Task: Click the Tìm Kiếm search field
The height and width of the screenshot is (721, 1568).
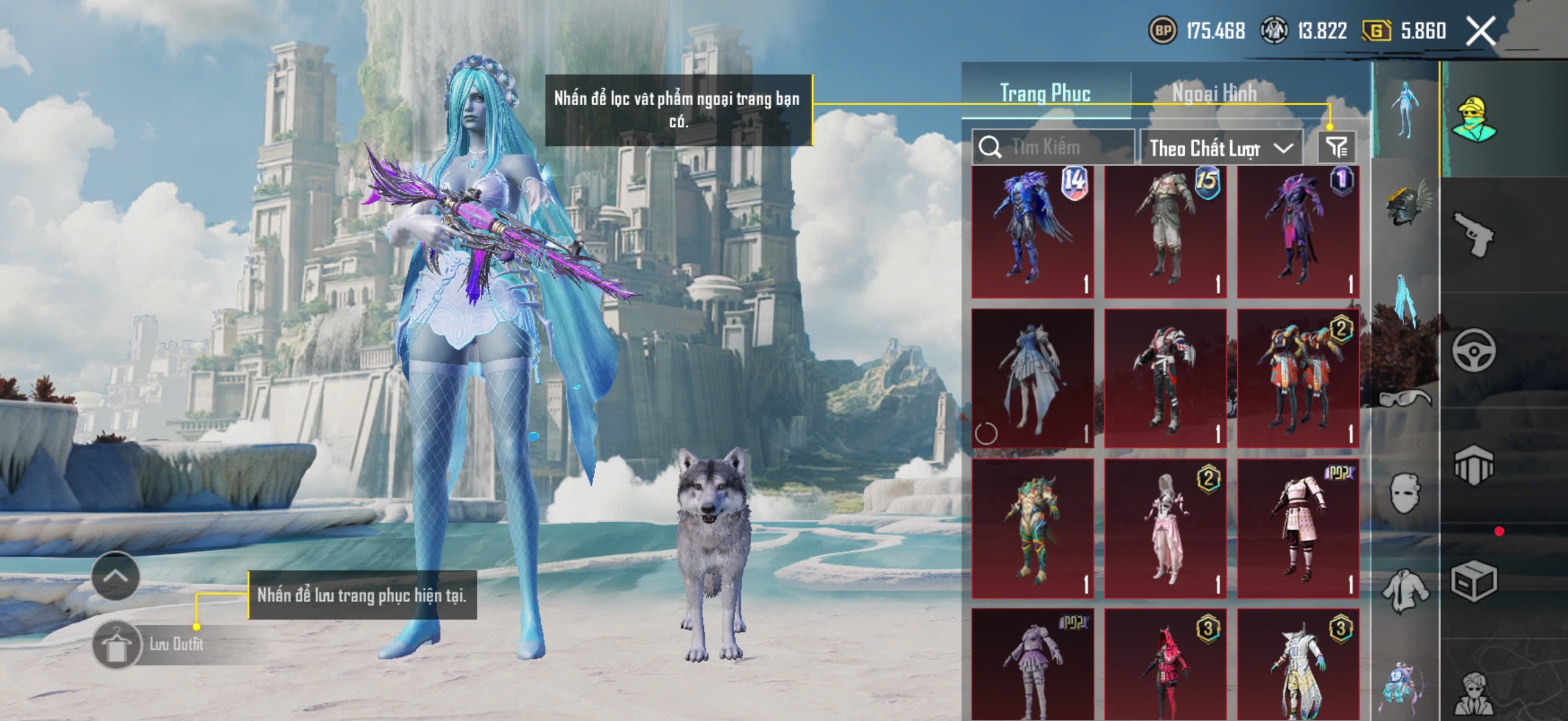Action: [x=1059, y=147]
